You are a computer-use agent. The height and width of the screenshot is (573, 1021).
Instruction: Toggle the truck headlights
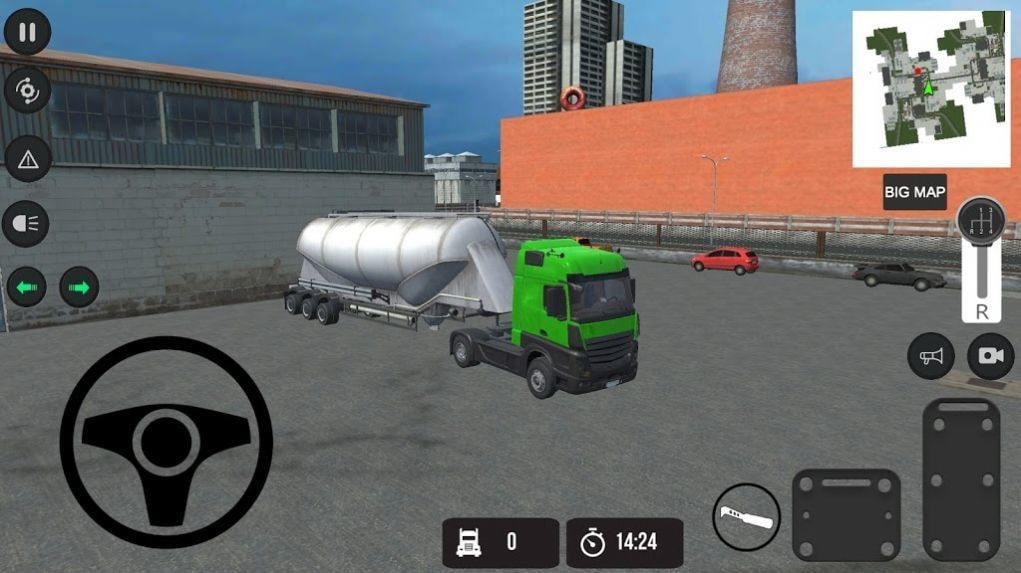tap(27, 223)
